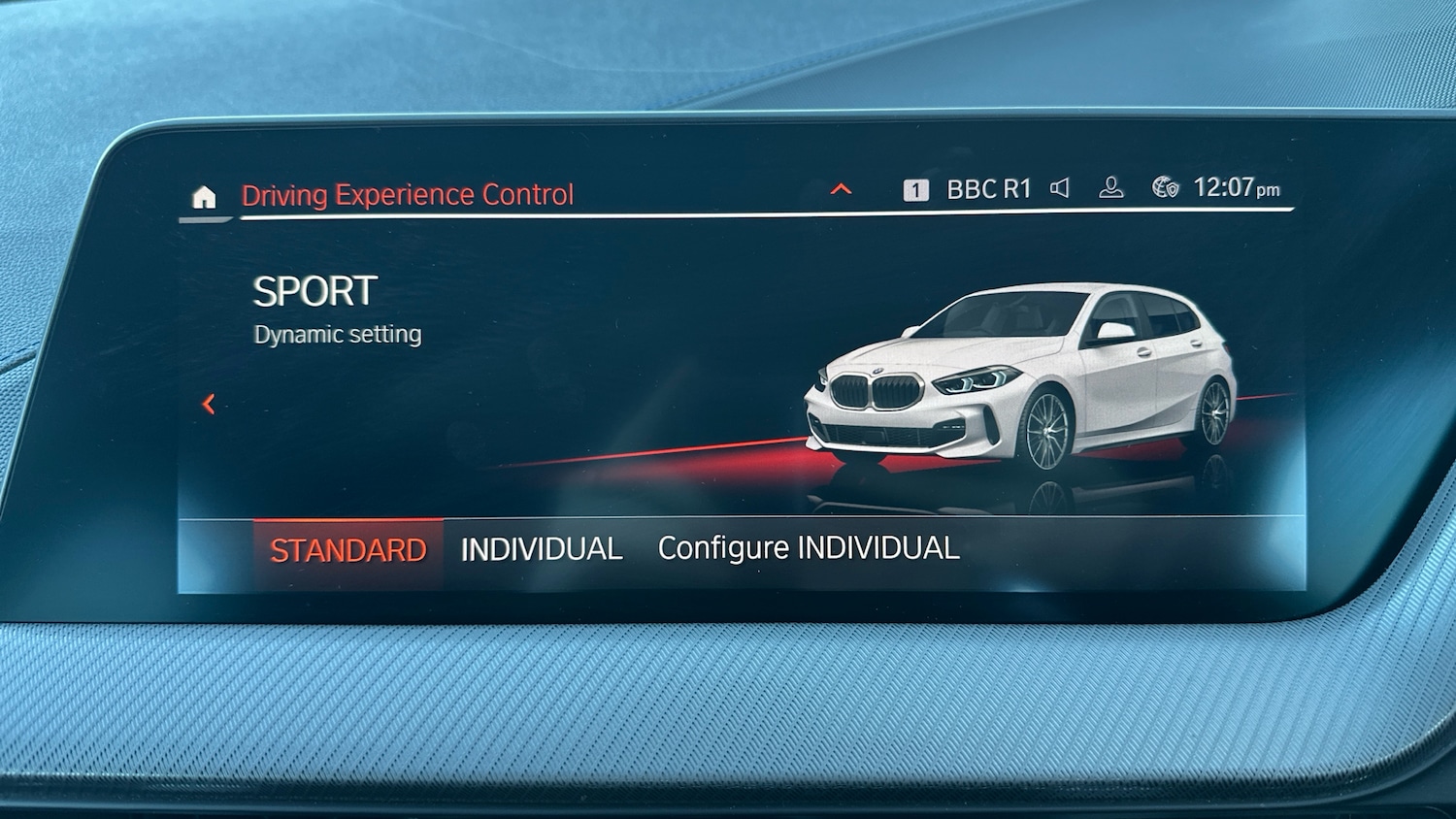Switch to the STANDARD tab
This screenshot has width=1456, height=819.
pos(349,549)
